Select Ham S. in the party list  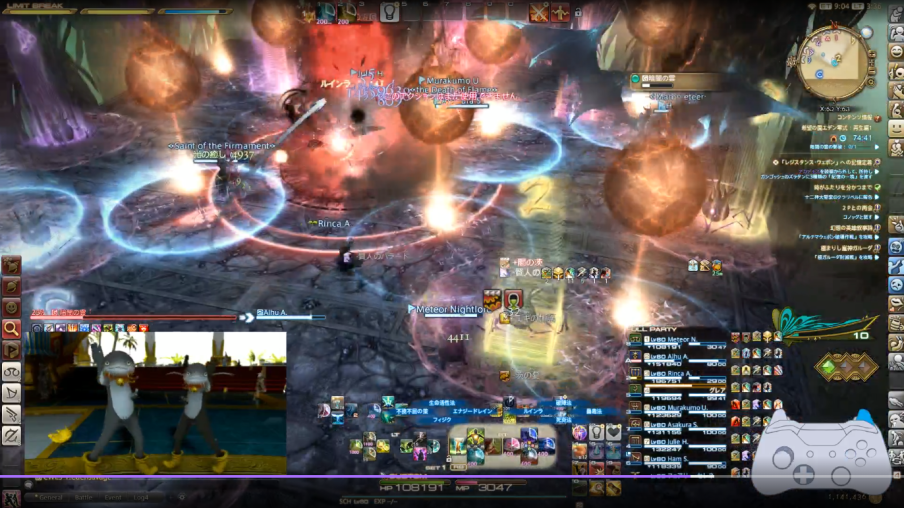[x=674, y=457]
